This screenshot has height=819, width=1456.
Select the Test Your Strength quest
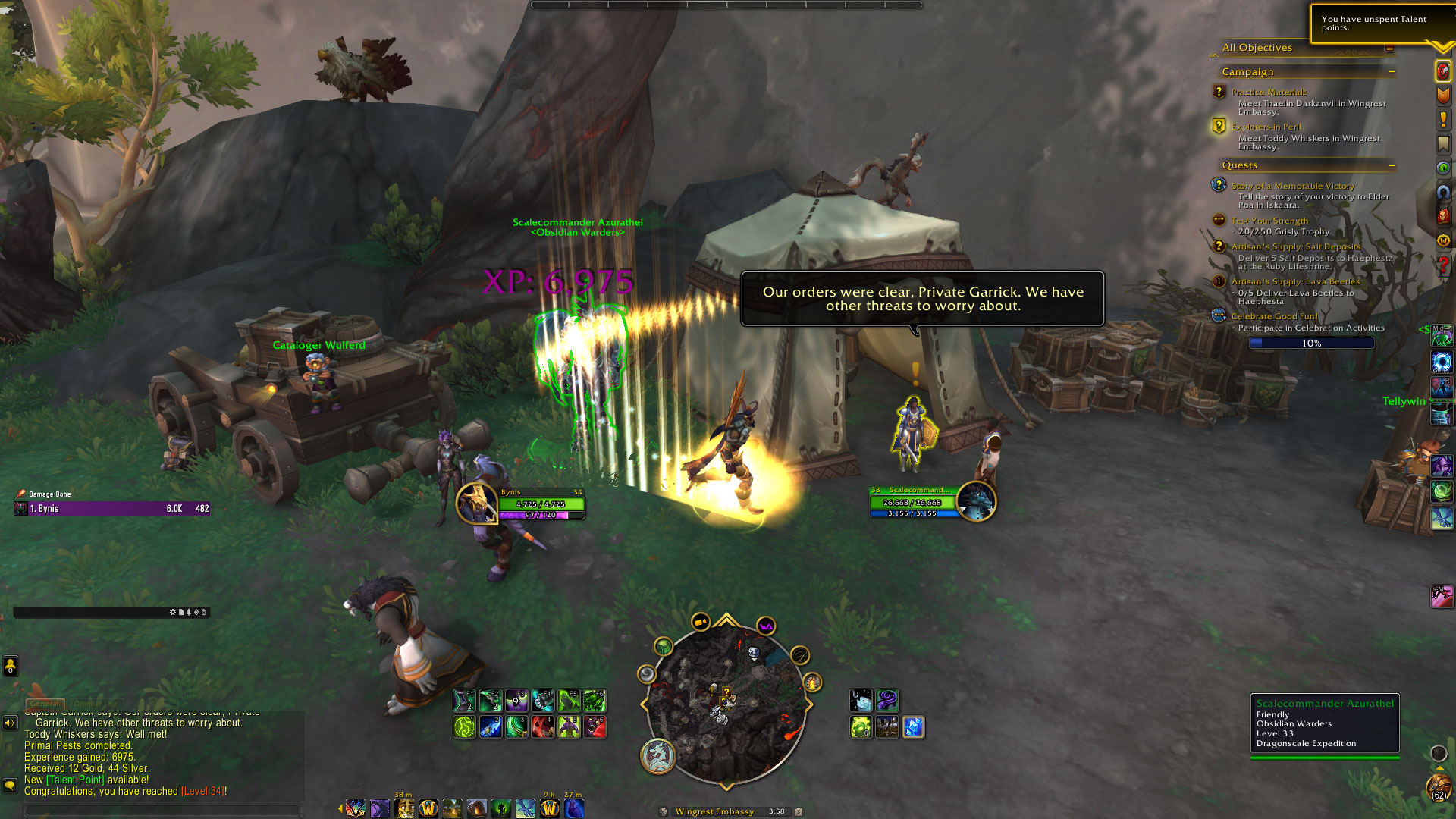(1269, 221)
